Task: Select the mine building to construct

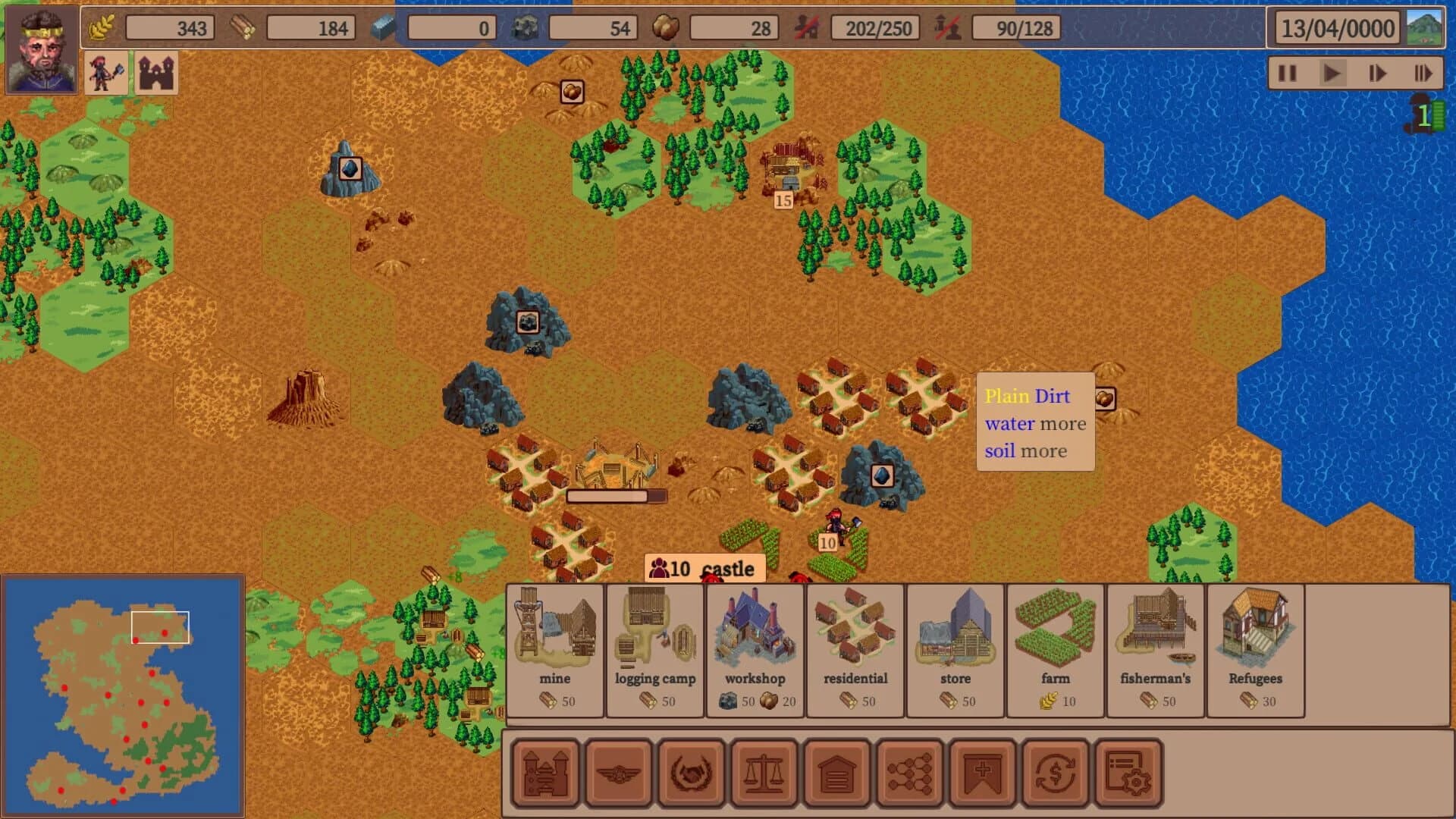Action: [554, 648]
